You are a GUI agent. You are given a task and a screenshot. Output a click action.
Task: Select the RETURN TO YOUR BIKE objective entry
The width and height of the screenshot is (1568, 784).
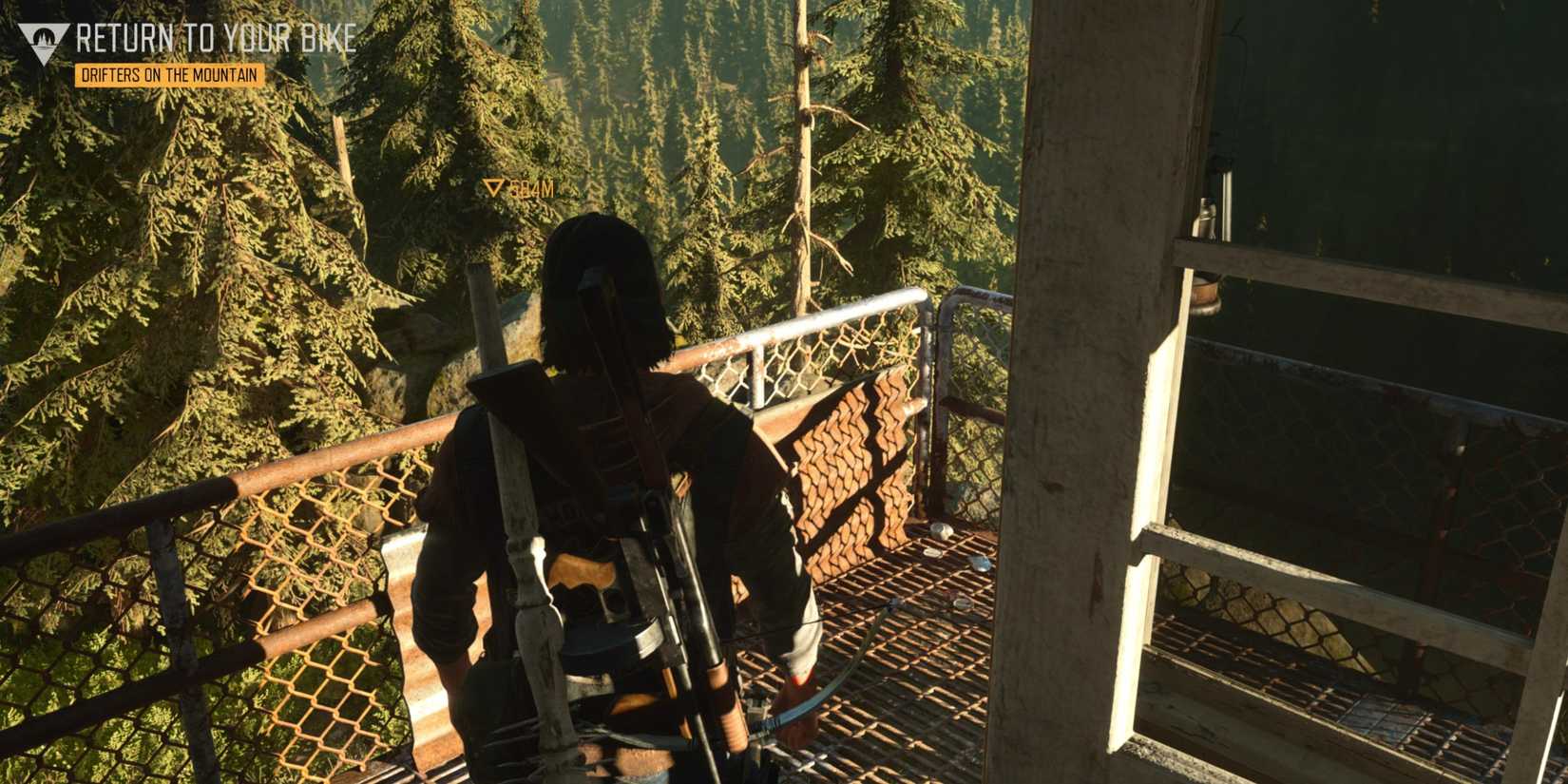(x=217, y=41)
